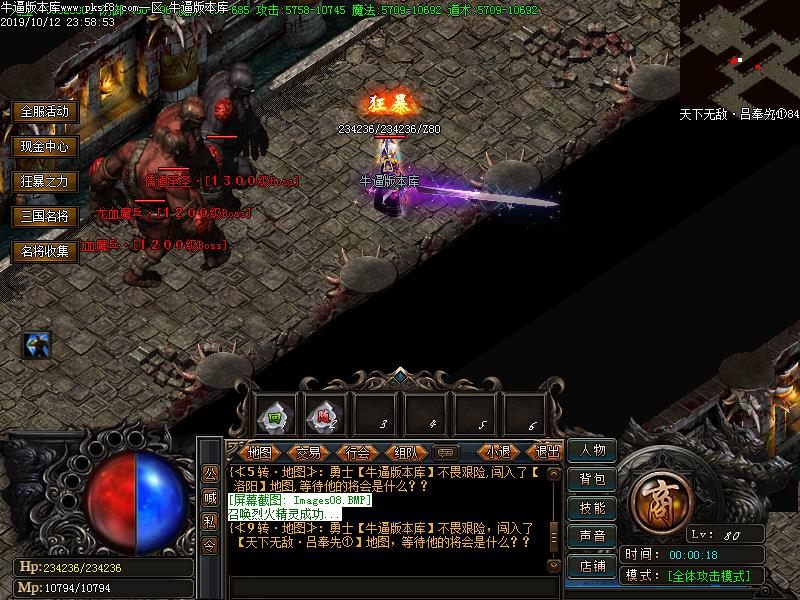
Task: Open the 全服活动 events menu
Action: pyautogui.click(x=45, y=111)
